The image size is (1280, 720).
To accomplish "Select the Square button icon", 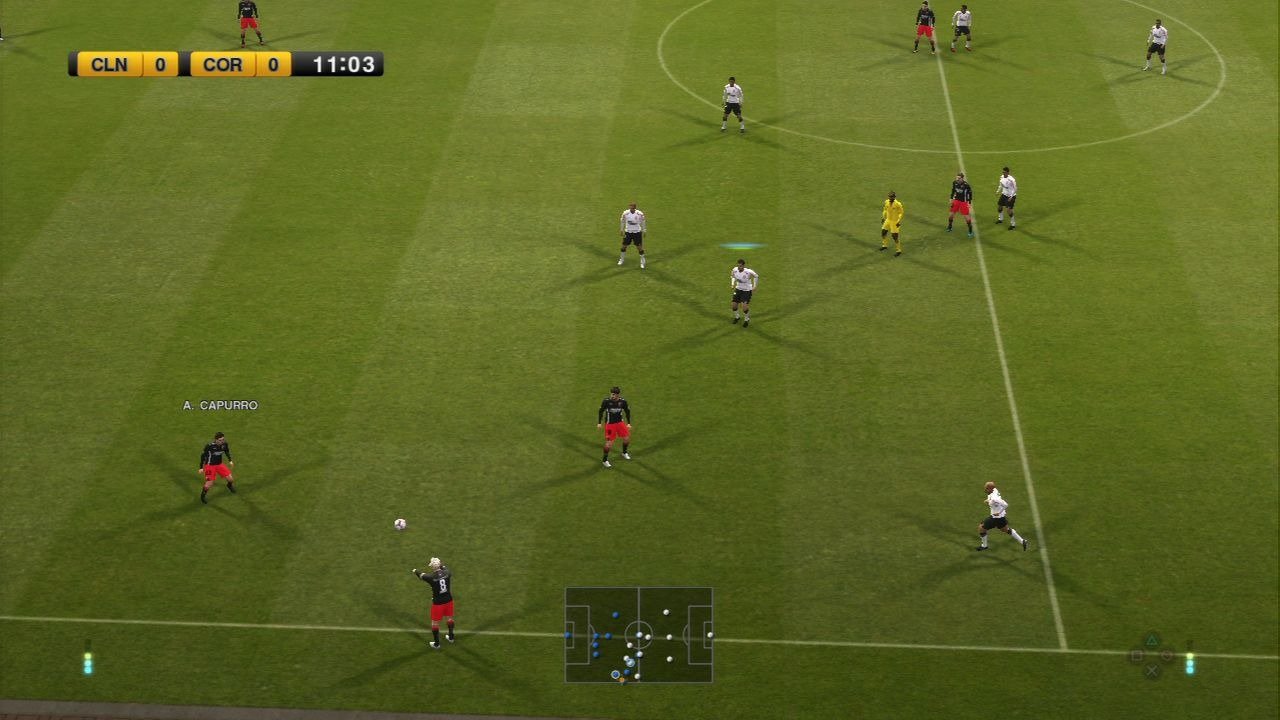I will click(1137, 655).
